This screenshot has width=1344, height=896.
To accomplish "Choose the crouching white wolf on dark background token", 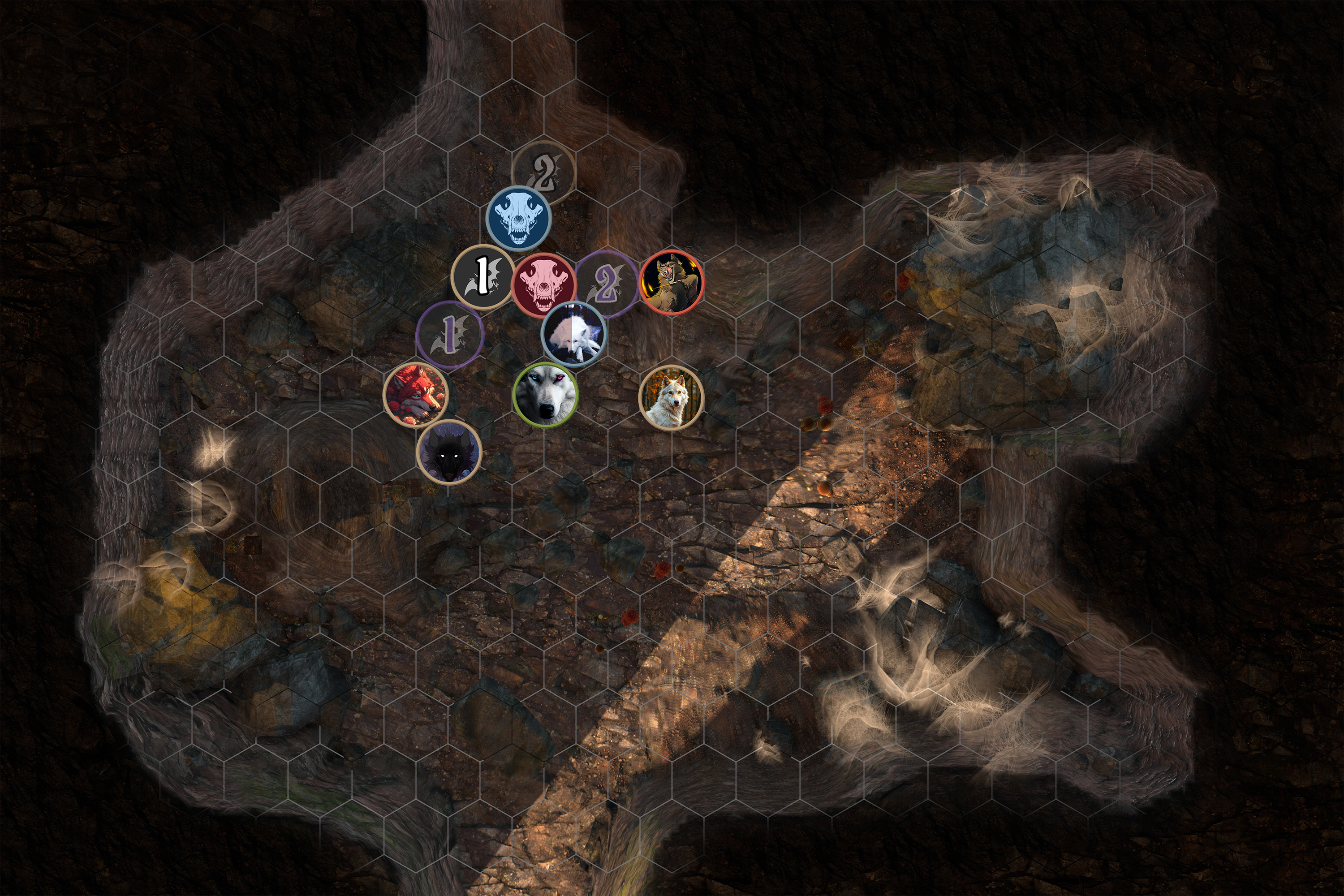I will (x=573, y=334).
